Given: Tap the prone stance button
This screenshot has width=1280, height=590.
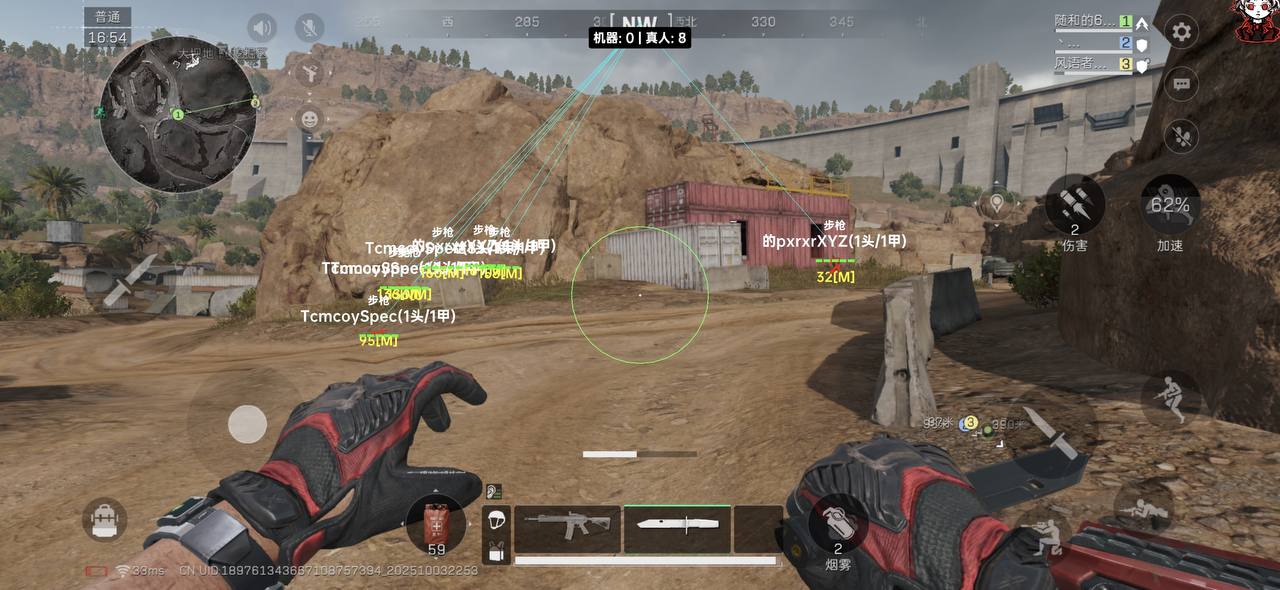Looking at the screenshot, I should (x=1143, y=510).
